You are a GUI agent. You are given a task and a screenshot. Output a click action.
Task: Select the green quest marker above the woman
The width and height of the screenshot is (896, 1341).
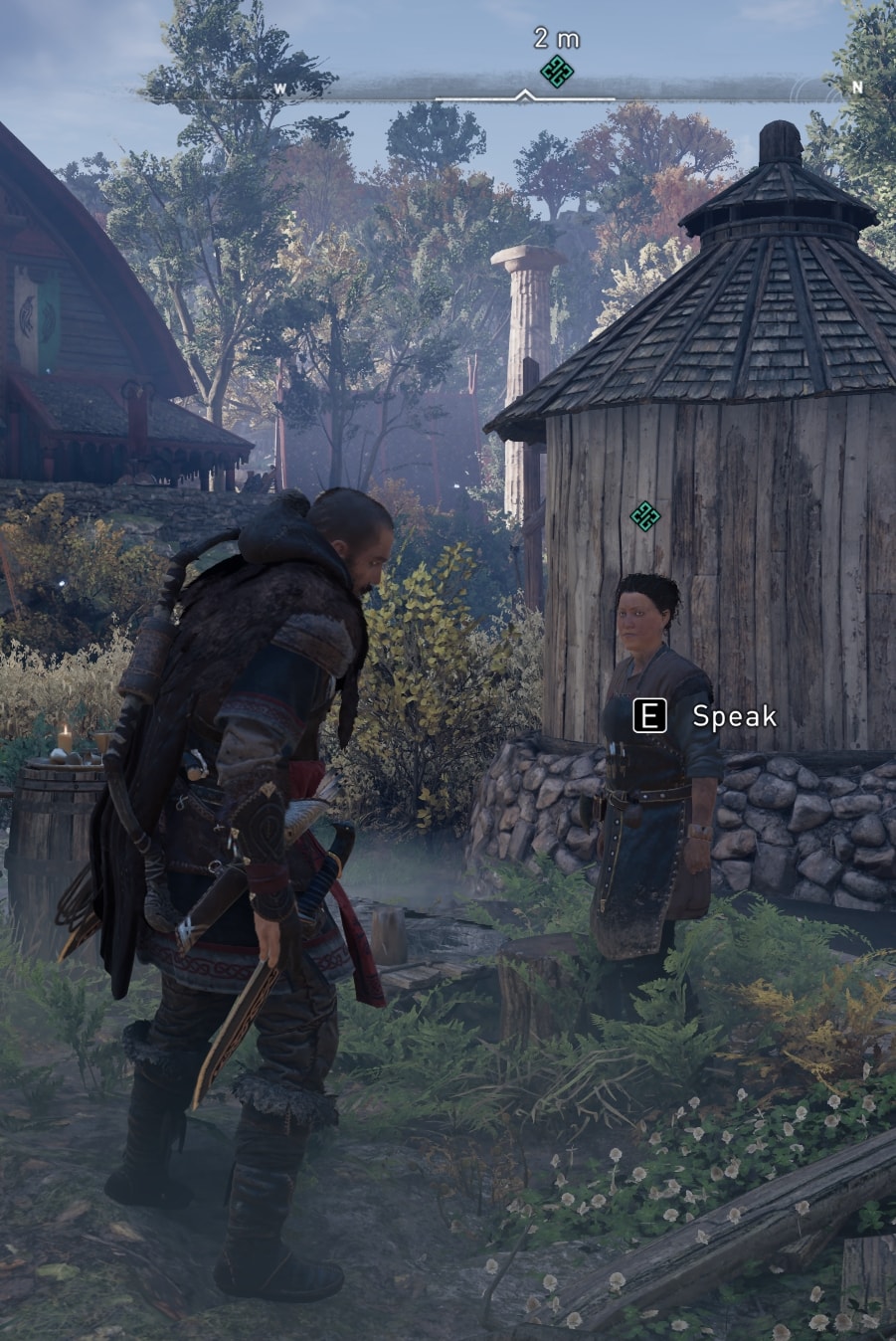click(x=645, y=515)
